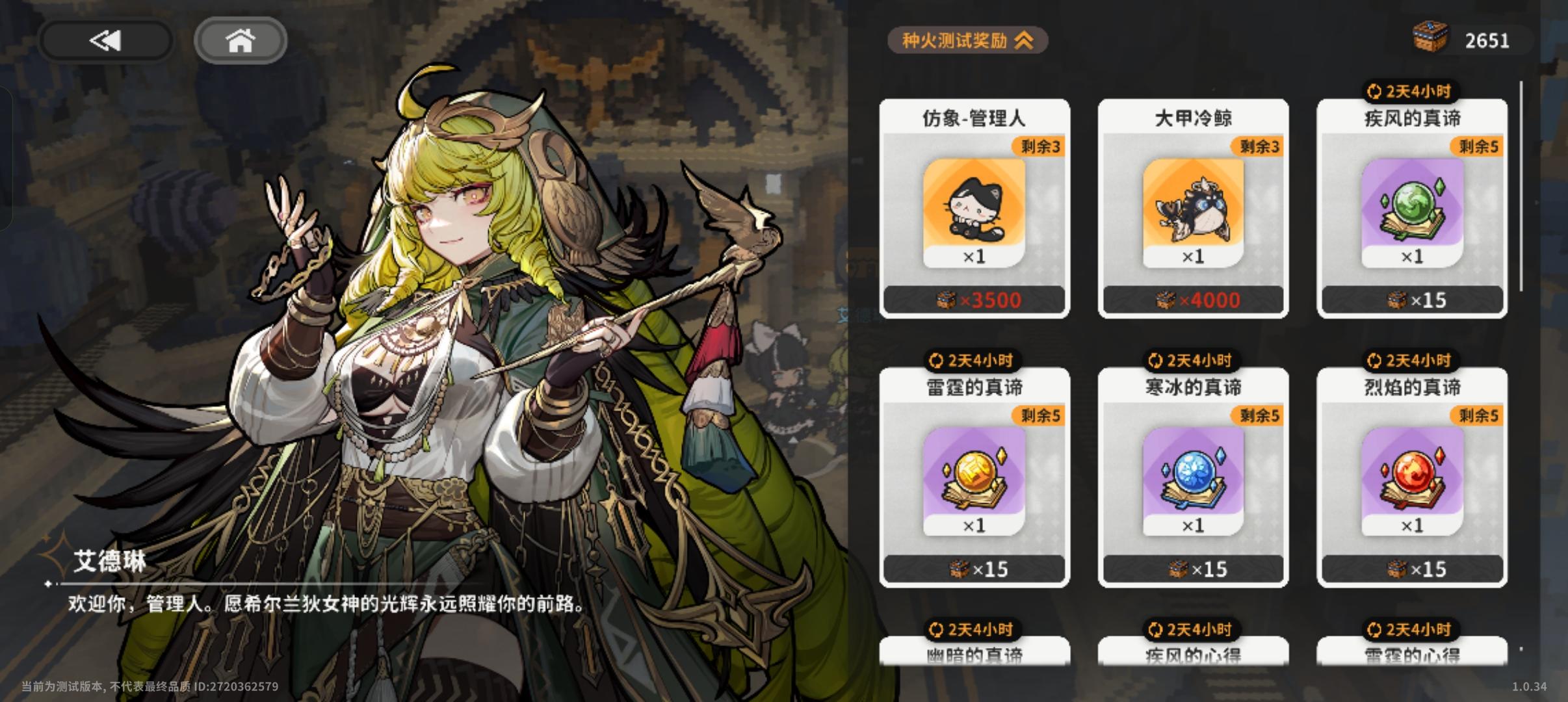Expand the 幽暗的真谛 item card
Image resolution: width=1568 pixels, height=702 pixels.
click(973, 656)
